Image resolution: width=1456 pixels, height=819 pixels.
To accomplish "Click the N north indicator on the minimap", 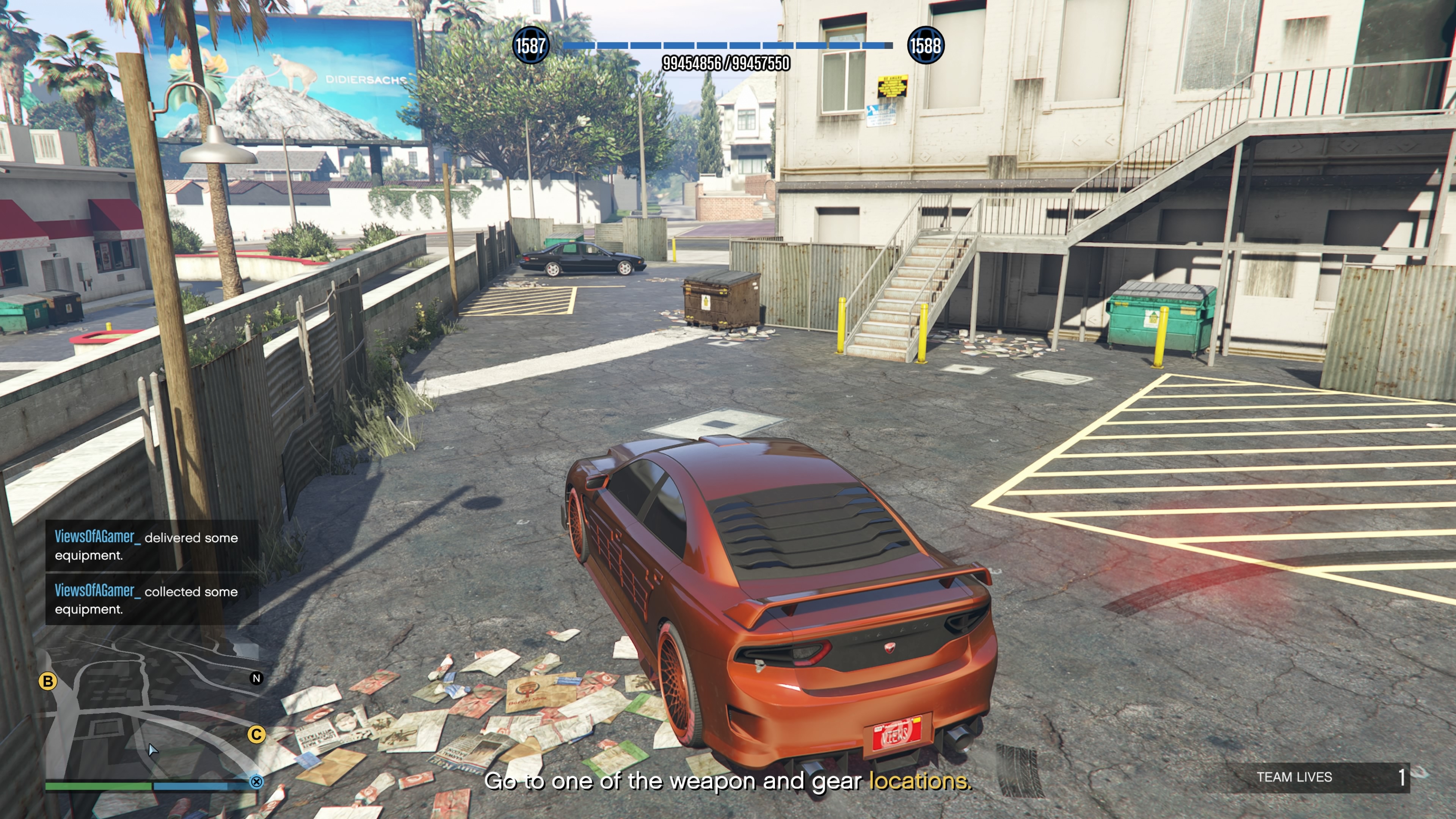I will [257, 678].
